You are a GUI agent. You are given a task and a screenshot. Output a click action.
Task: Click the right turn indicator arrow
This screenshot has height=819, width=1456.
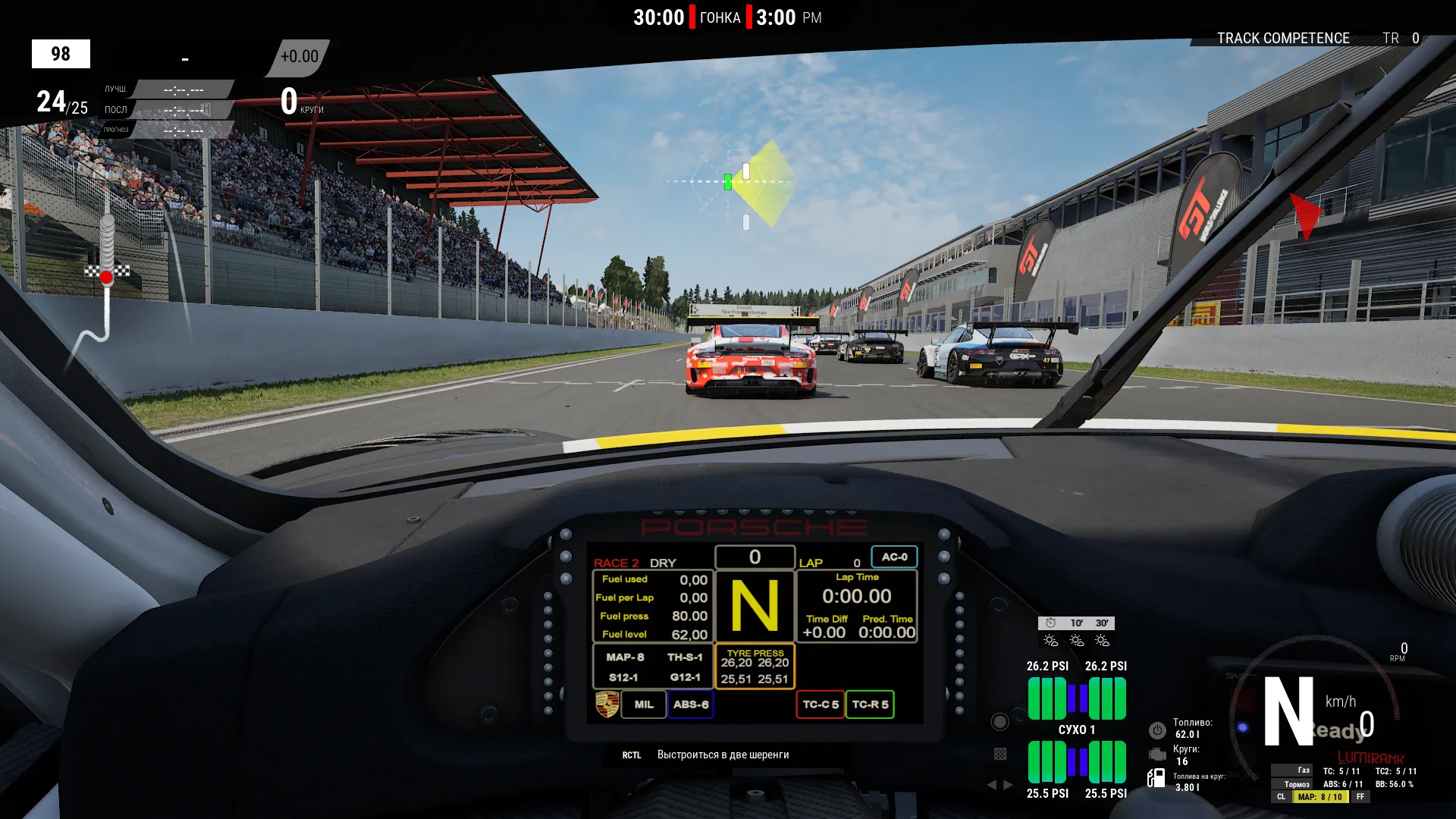click(1008, 785)
